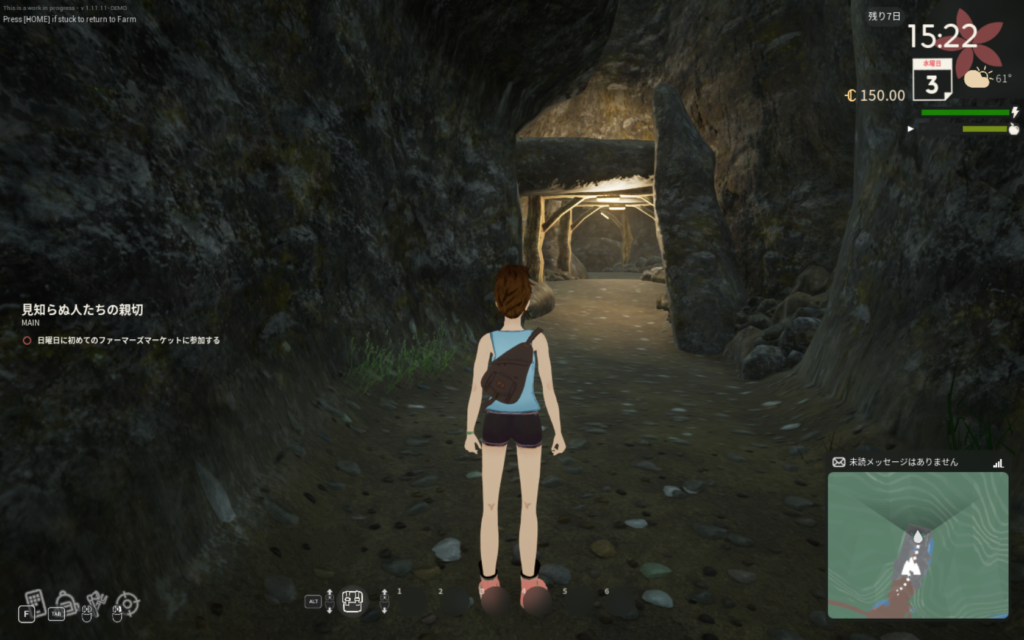
Task: Open the minimap
Action: pyautogui.click(x=917, y=545)
